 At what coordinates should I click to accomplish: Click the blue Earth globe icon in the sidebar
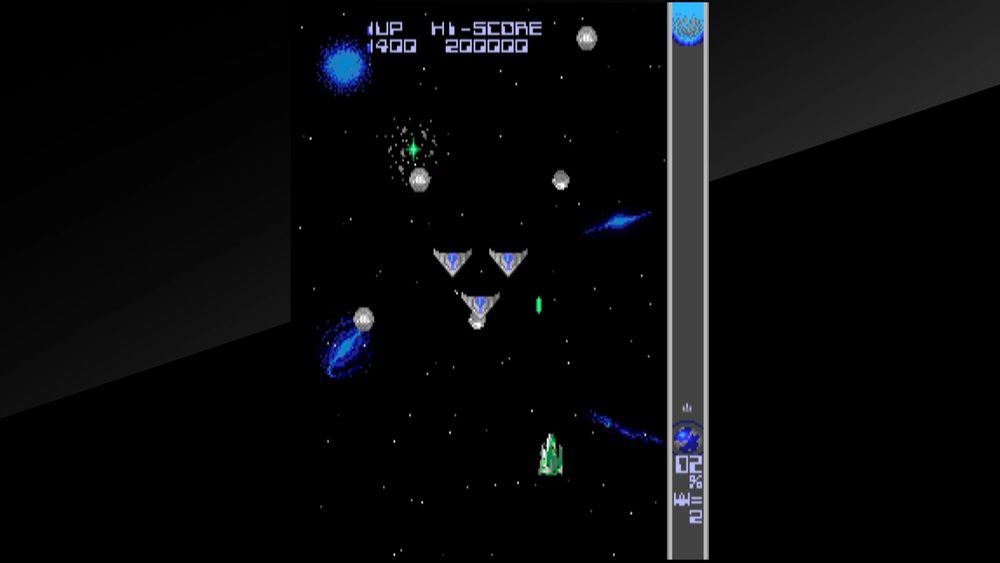(687, 437)
